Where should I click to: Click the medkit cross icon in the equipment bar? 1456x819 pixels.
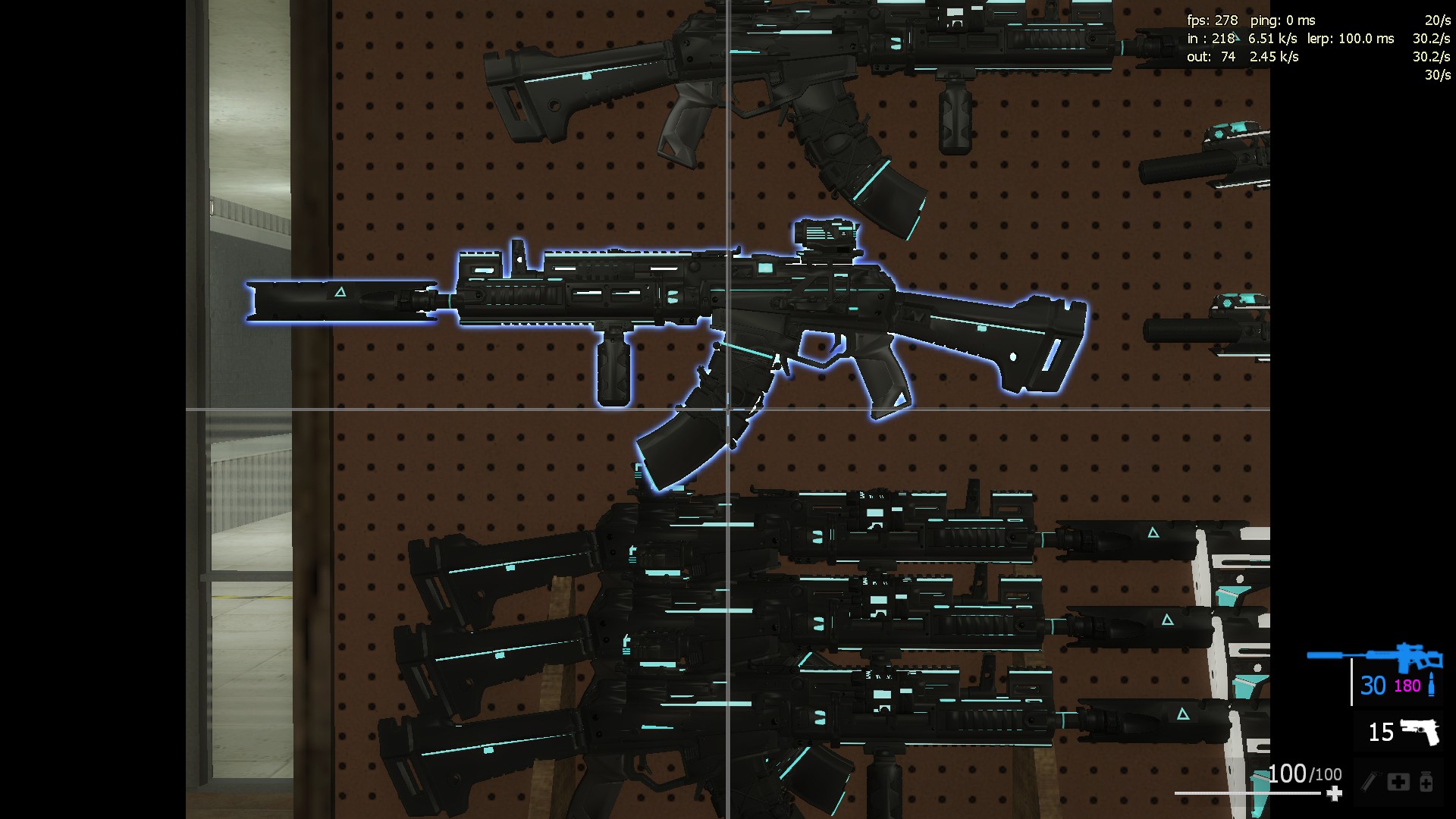tap(1398, 782)
